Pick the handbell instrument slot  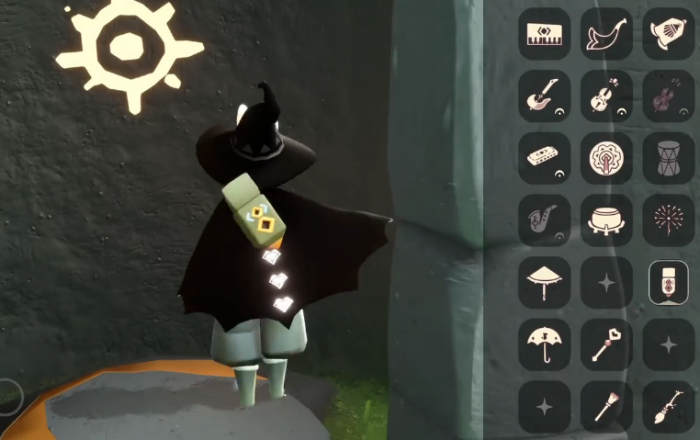(667, 34)
